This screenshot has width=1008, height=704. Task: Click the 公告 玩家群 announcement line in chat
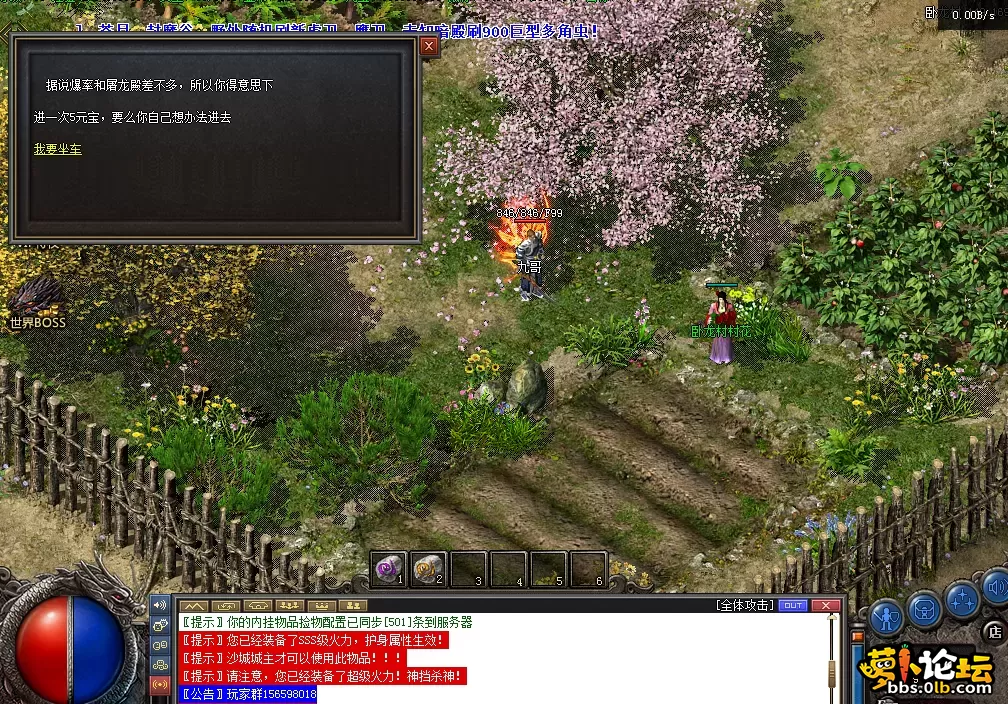(247, 694)
